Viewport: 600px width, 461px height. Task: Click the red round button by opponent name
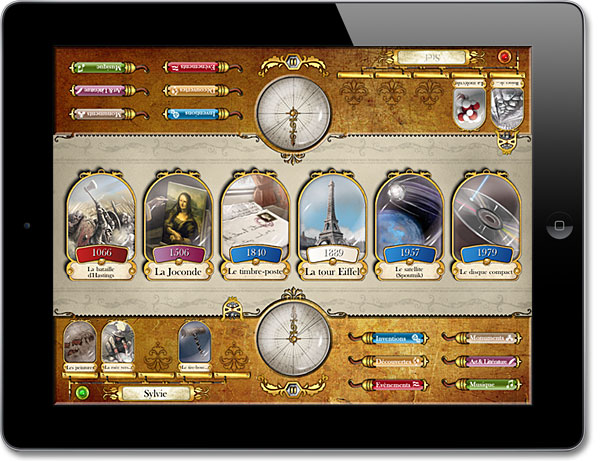tap(505, 57)
